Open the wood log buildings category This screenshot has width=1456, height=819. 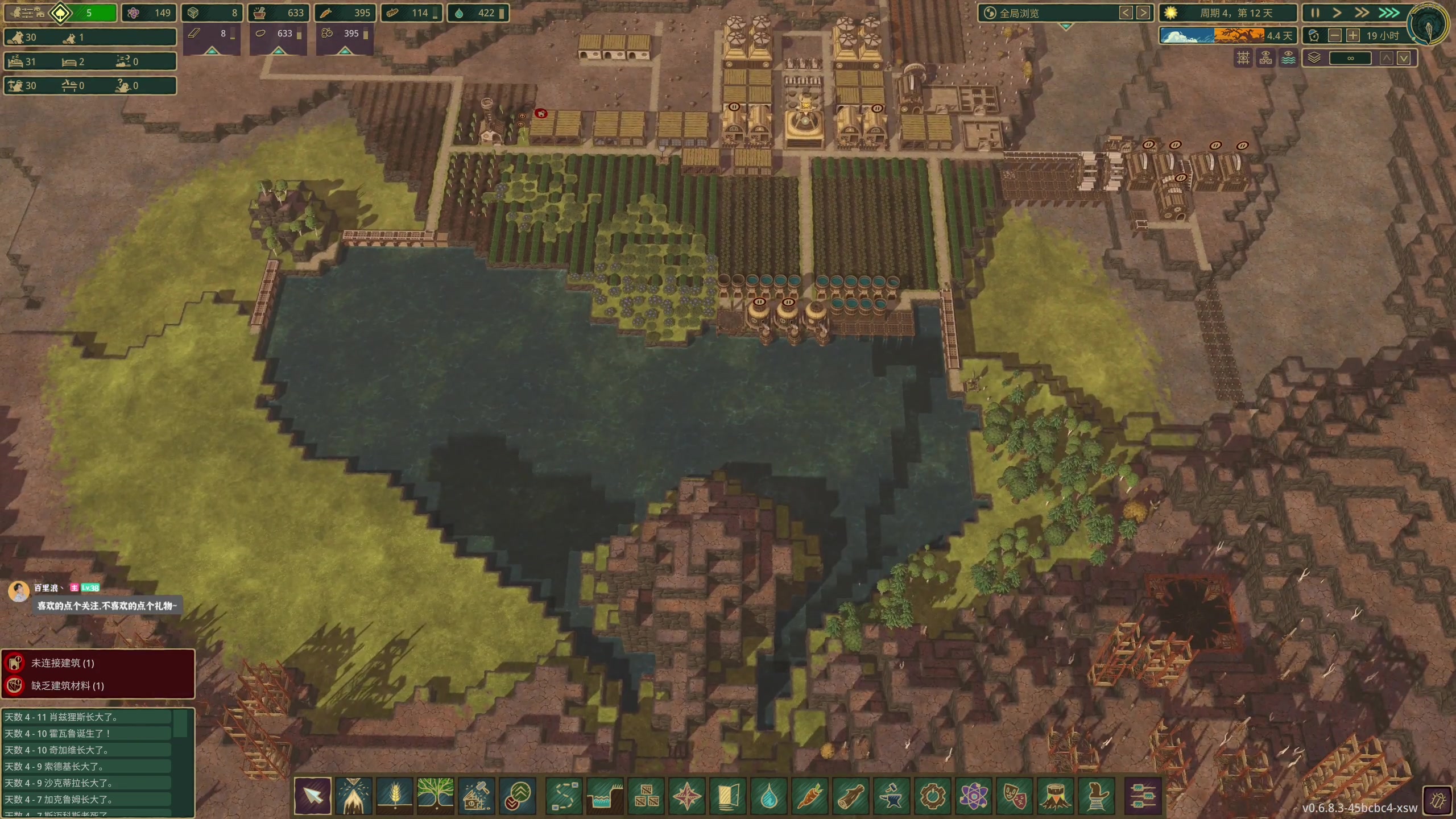851,796
